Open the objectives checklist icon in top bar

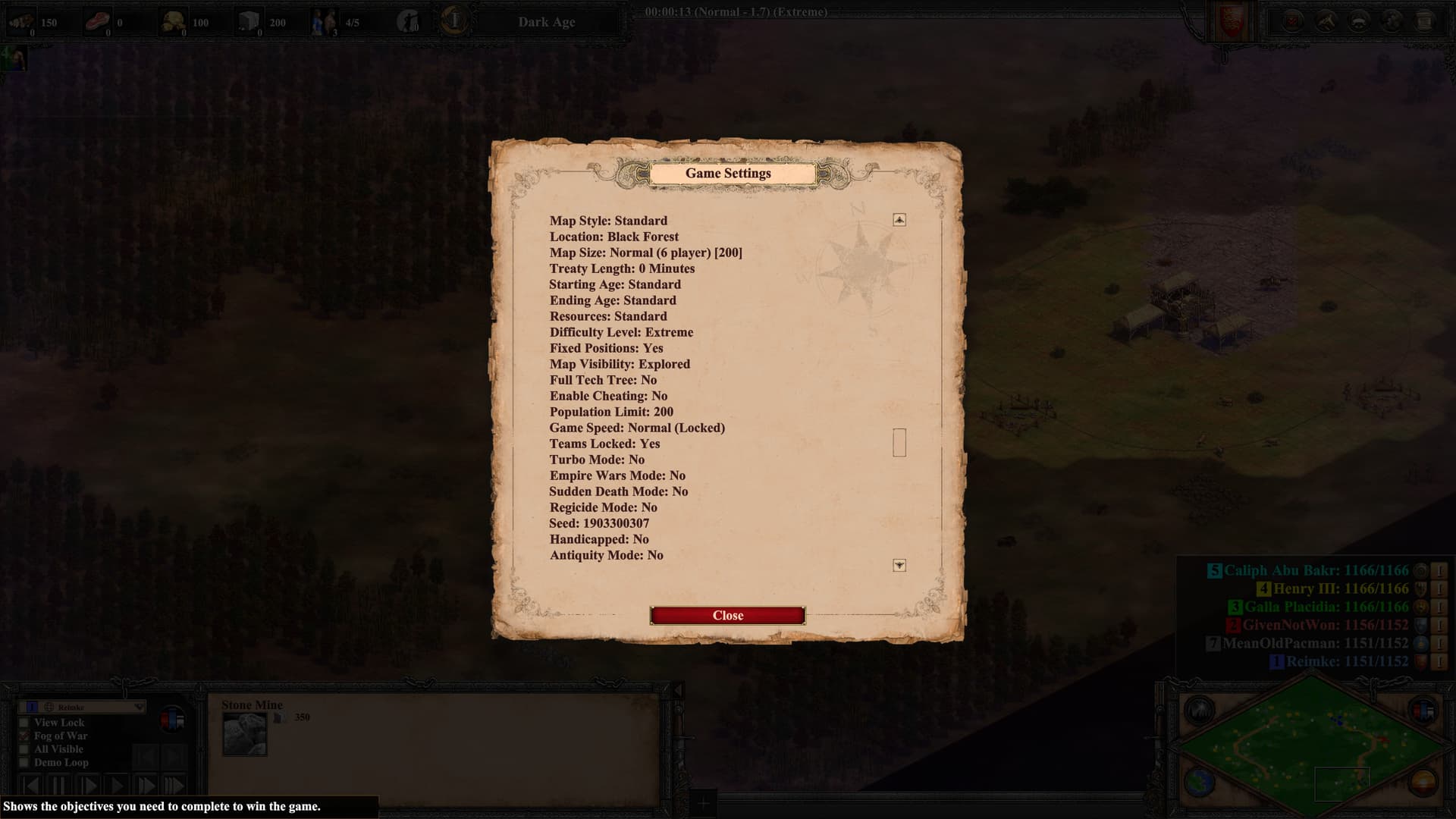(1292, 21)
